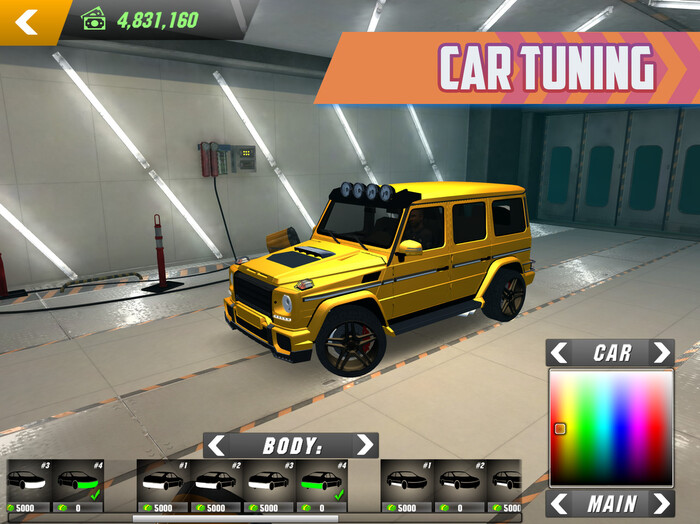Change MAIN paint selector to next option
Screen dimensions: 700x524
tap(661, 503)
